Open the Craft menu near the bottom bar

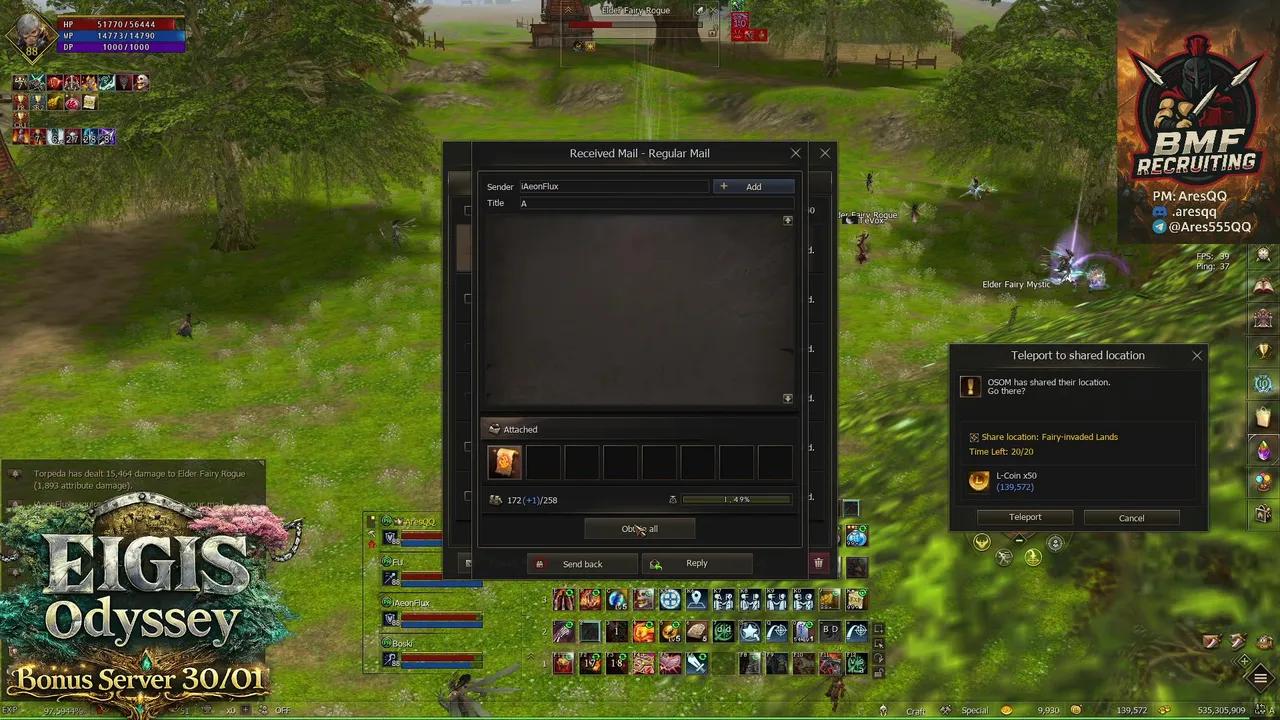tap(915, 710)
